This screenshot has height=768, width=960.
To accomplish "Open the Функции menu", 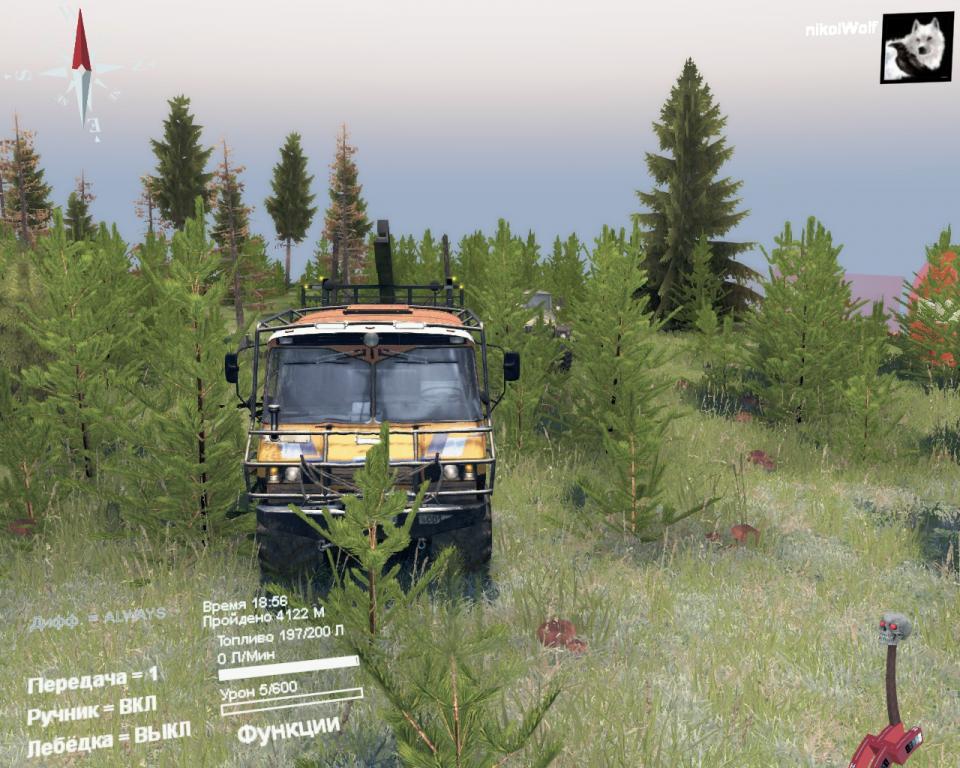I will 288,729.
